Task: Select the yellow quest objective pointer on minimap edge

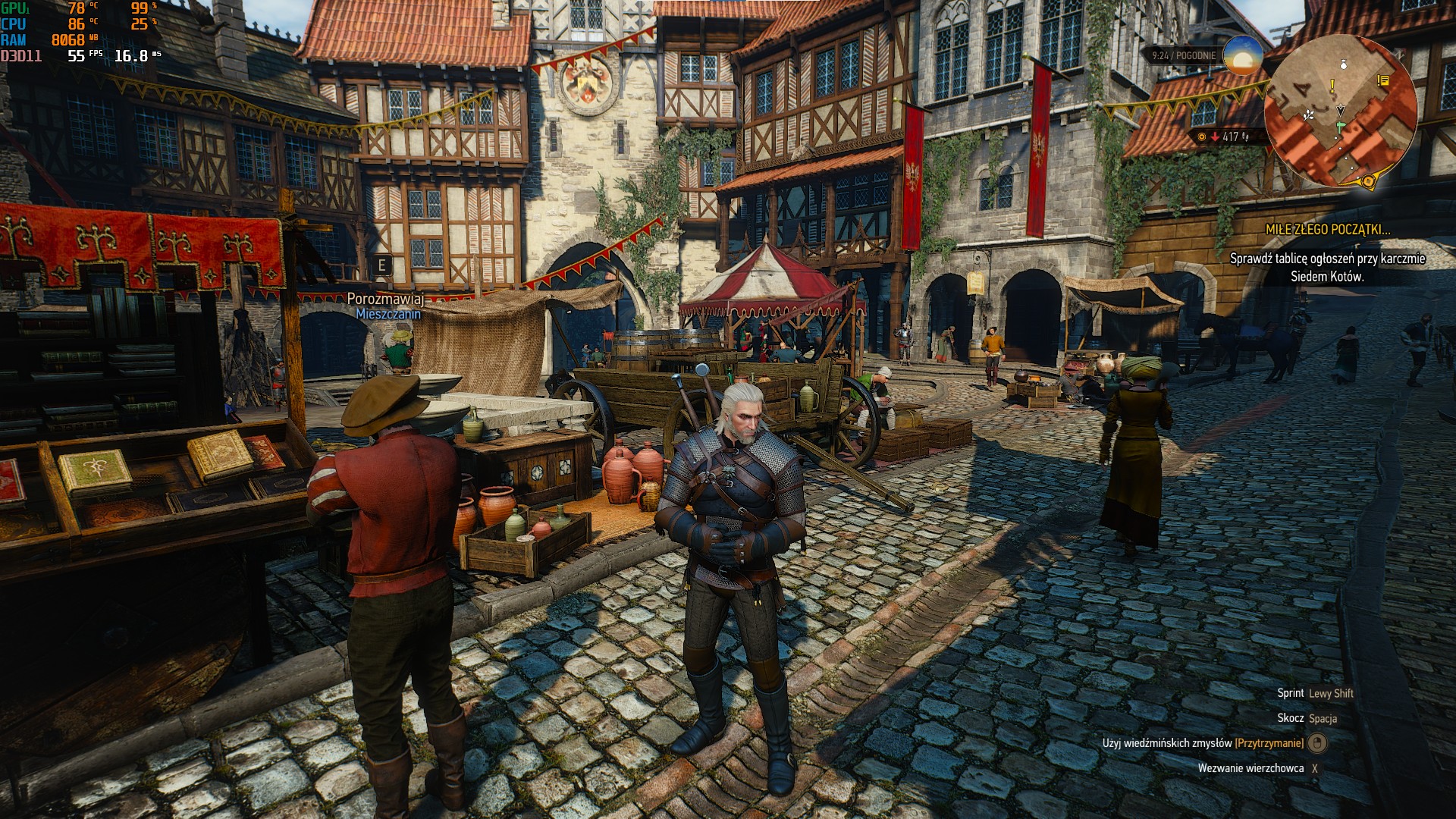Action: [x=1368, y=181]
